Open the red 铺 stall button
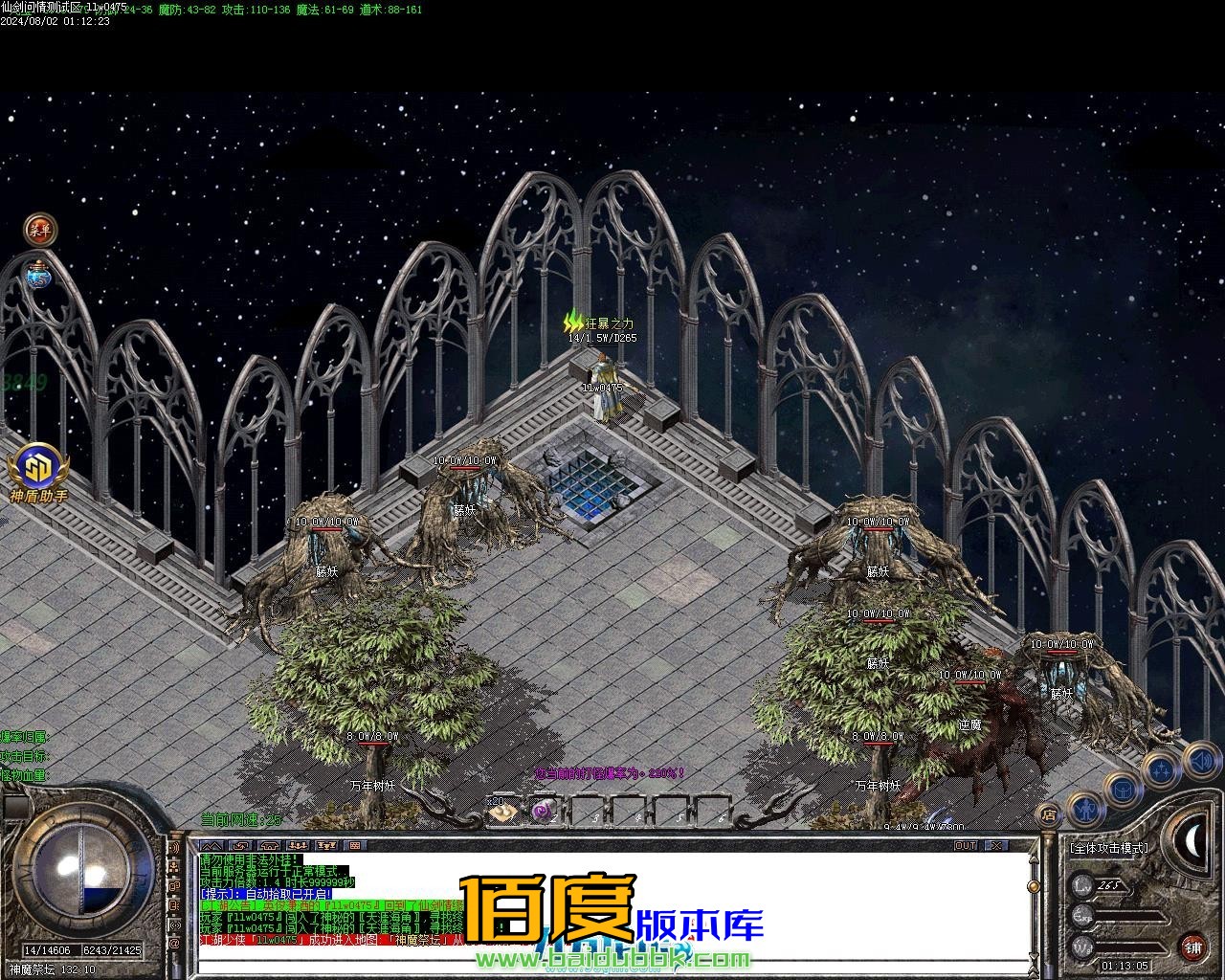The height and width of the screenshot is (980, 1225). (1192, 948)
